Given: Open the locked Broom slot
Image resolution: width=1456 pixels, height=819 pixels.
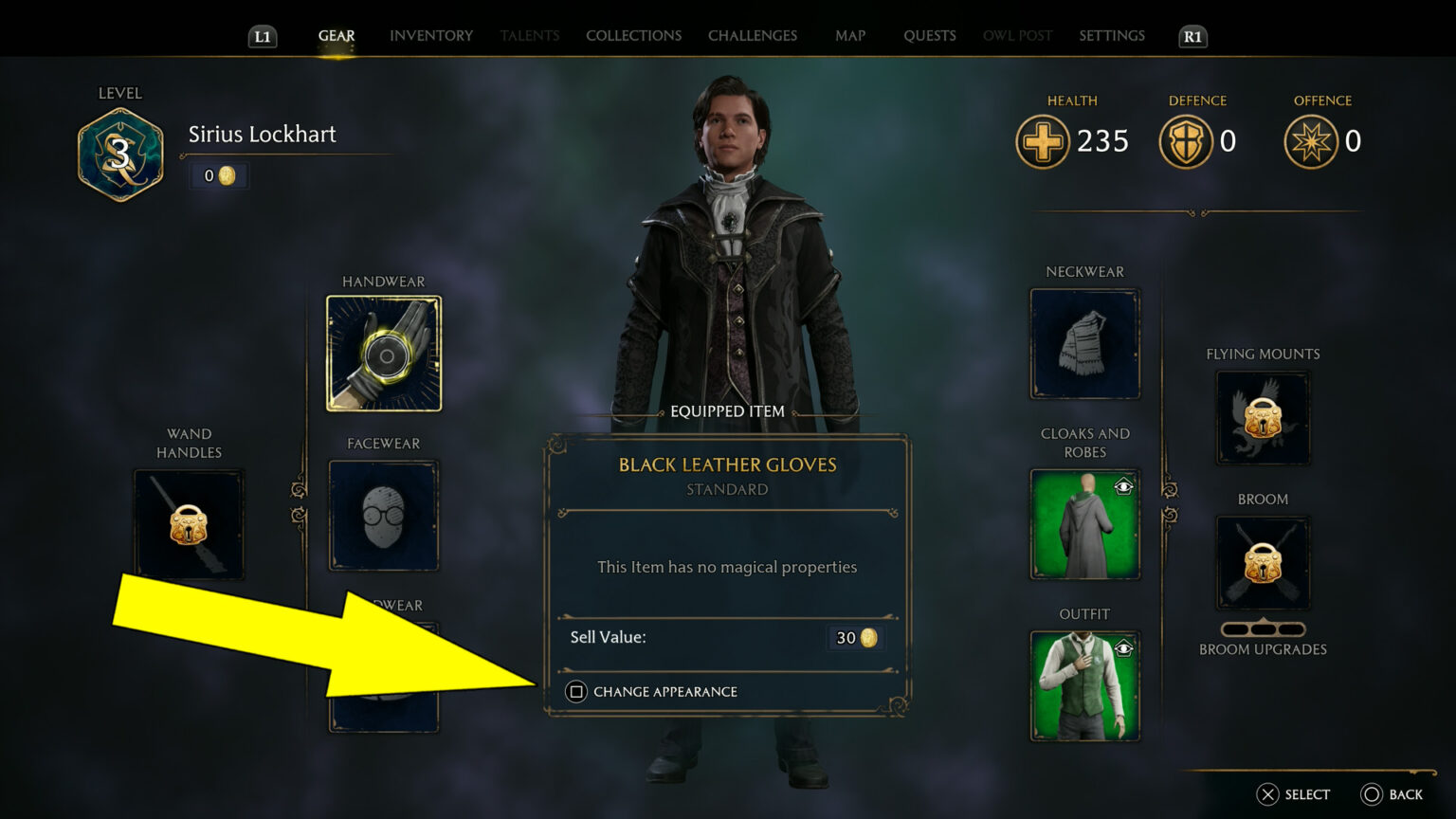Looking at the screenshot, I should [x=1262, y=563].
